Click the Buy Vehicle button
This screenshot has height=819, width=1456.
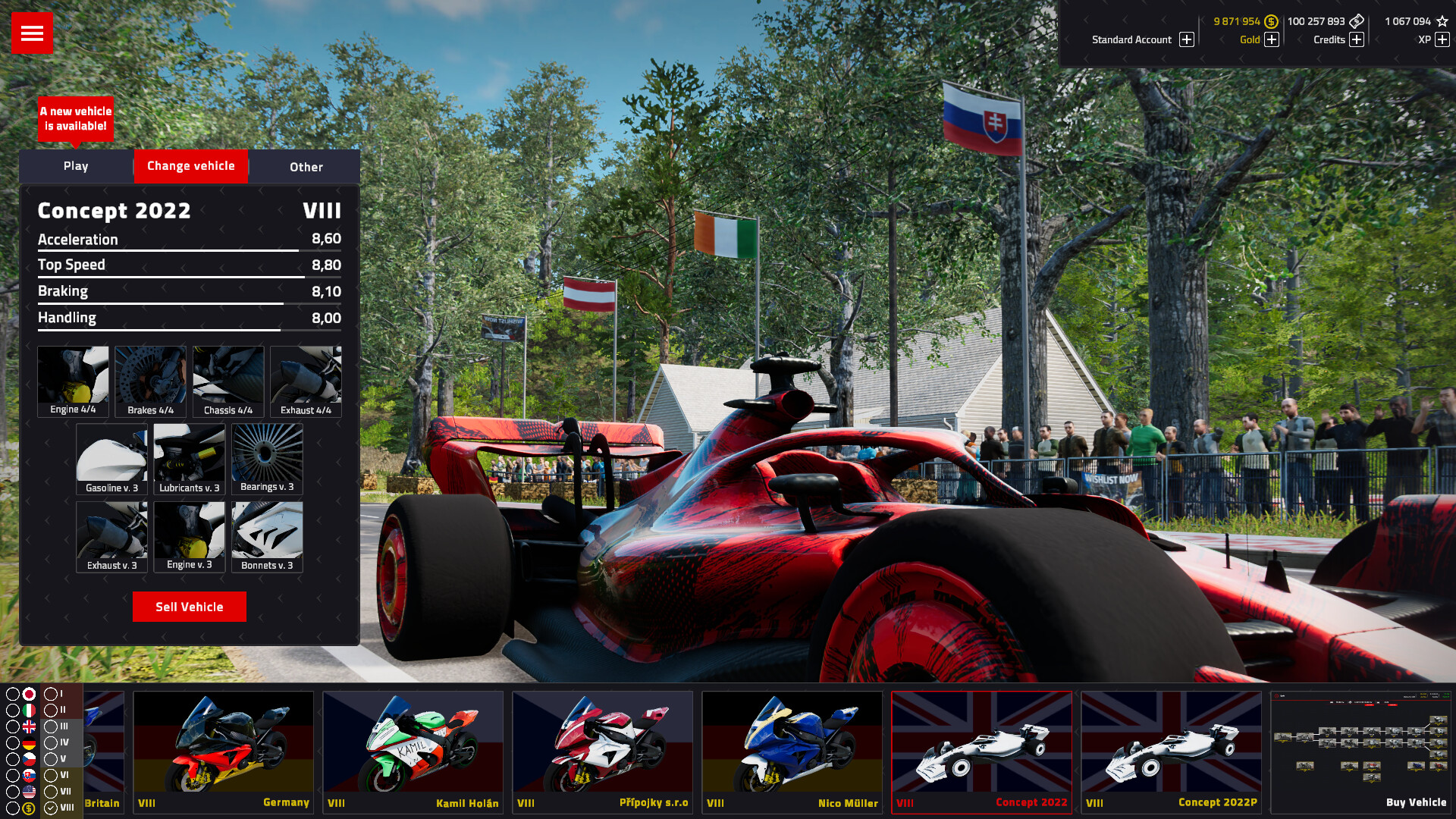pos(1415,802)
